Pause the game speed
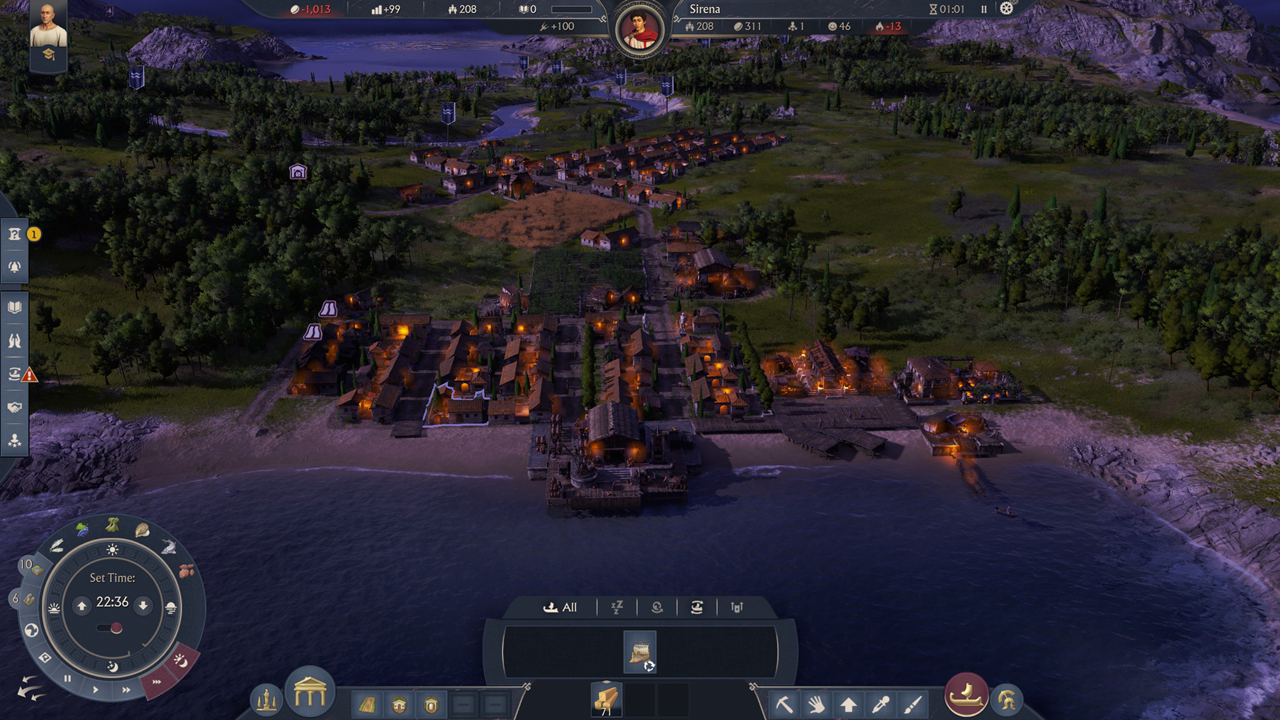 tap(68, 678)
